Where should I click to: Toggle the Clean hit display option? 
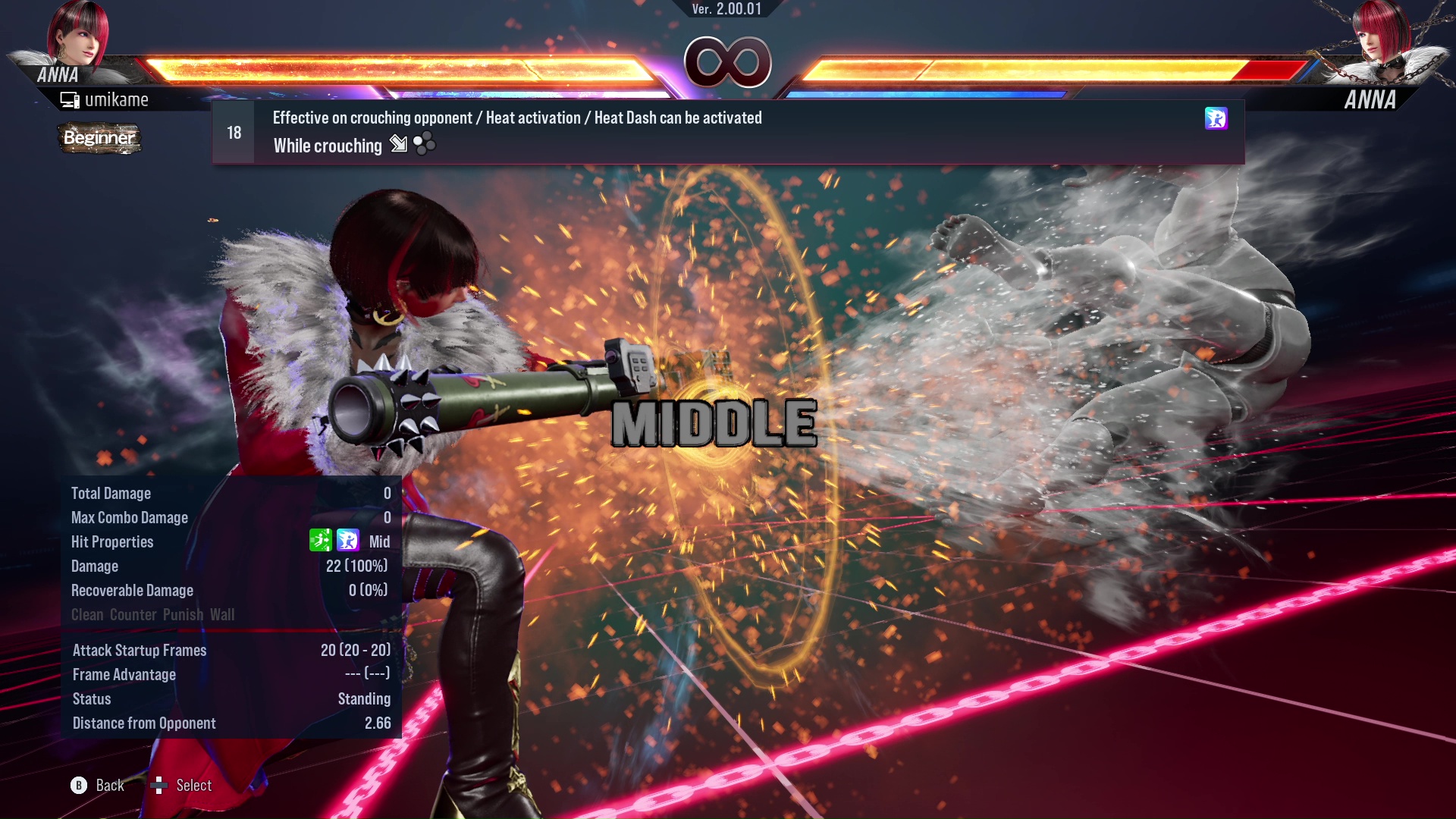tap(86, 615)
